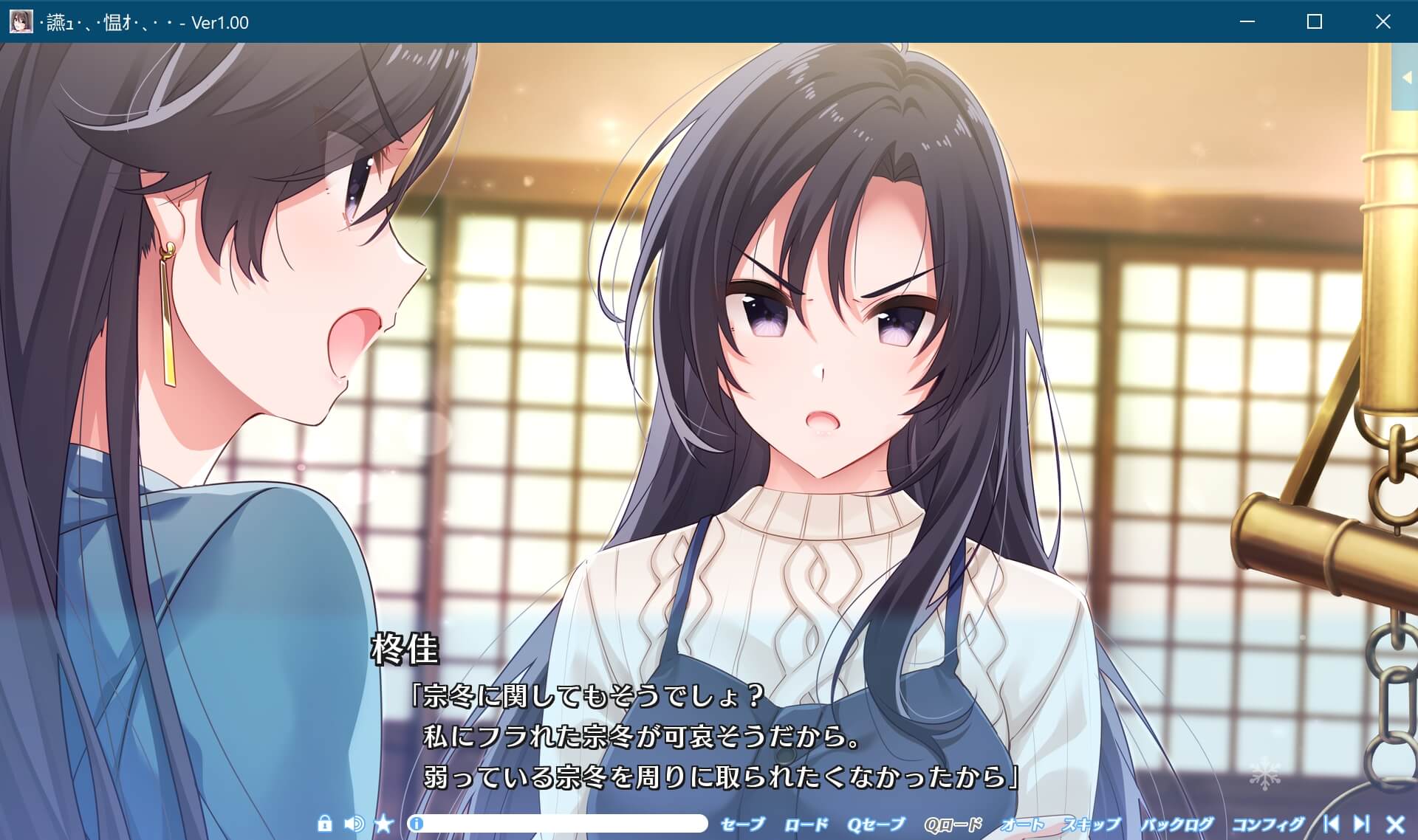Open the バックログ backlog viewer
The width and height of the screenshot is (1418, 840).
(1178, 823)
